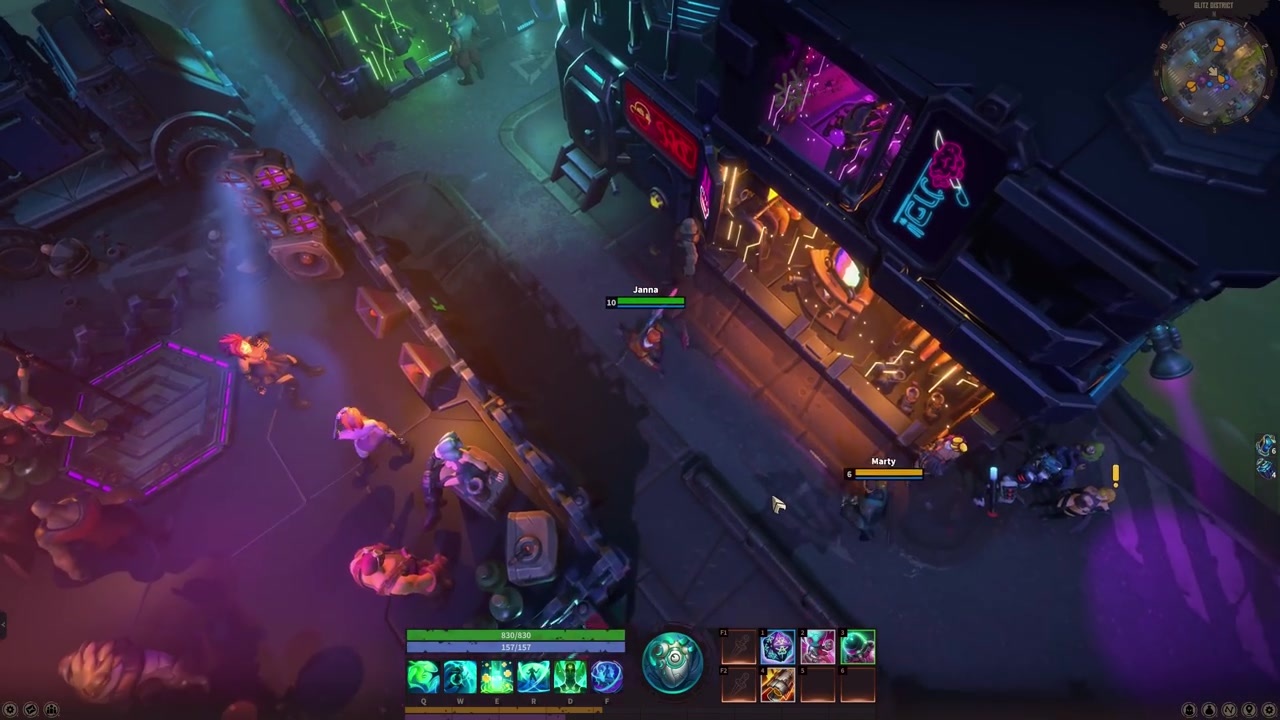1280x720 pixels.
Task: Cast the F ability on the hotbar
Action: pos(606,678)
